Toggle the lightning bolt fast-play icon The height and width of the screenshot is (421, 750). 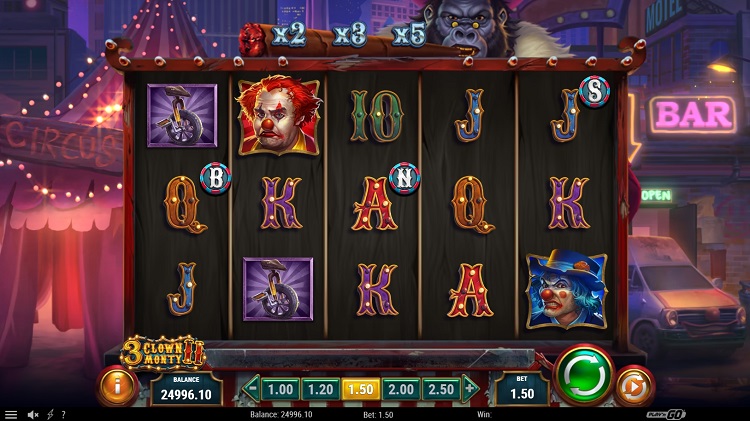coord(50,414)
